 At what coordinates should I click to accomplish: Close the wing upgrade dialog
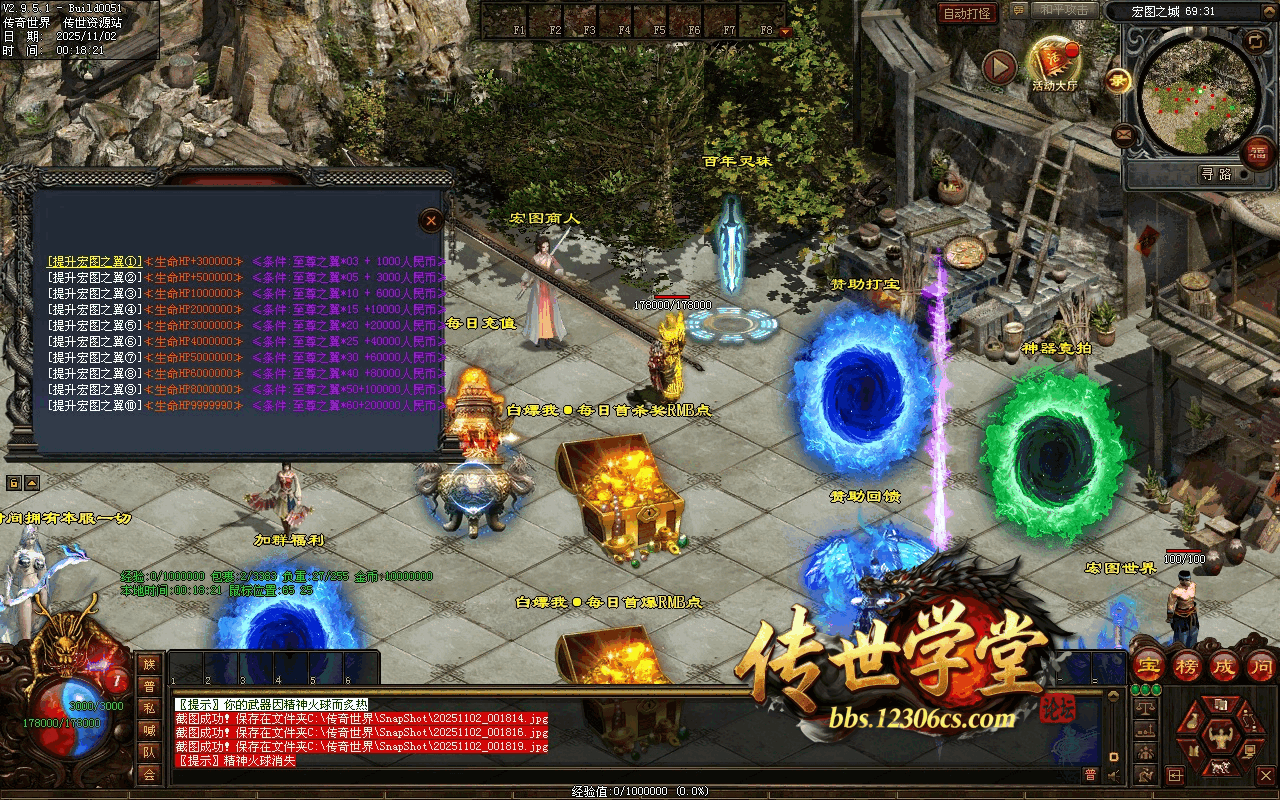coord(430,220)
